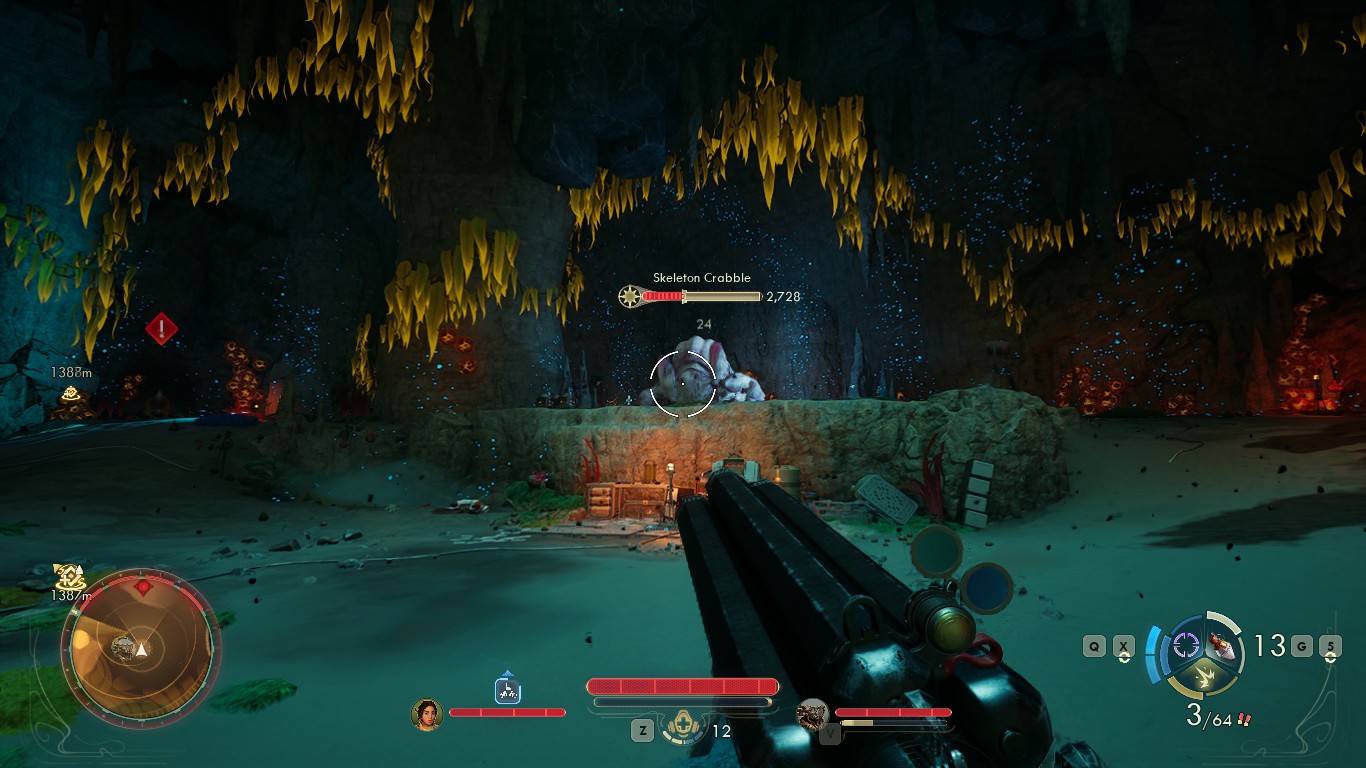Click the 5 consumable keybind chip
The image size is (1366, 768).
[1332, 646]
